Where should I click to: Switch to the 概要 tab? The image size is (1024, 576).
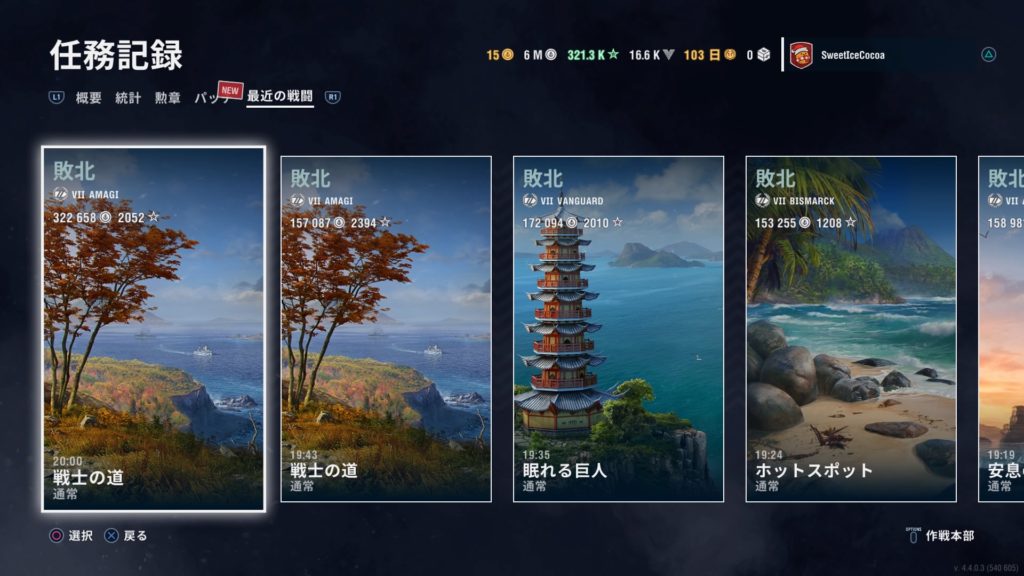click(89, 98)
